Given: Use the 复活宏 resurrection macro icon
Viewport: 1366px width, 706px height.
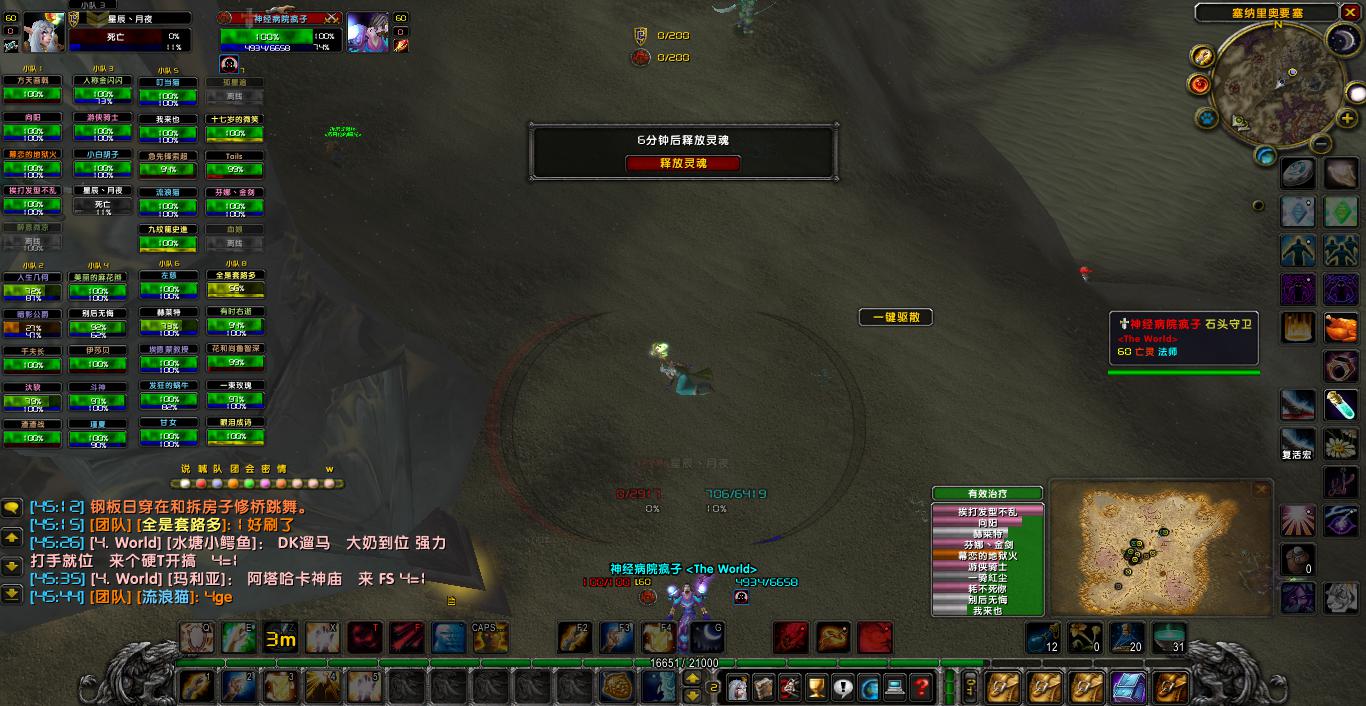Looking at the screenshot, I should pyautogui.click(x=1298, y=441).
